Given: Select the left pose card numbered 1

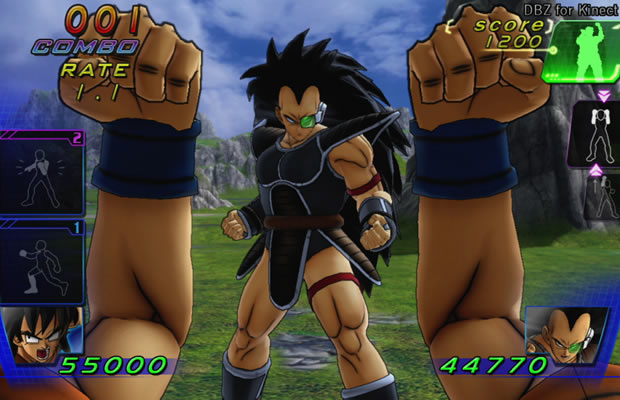Looking at the screenshot, I should (41, 262).
